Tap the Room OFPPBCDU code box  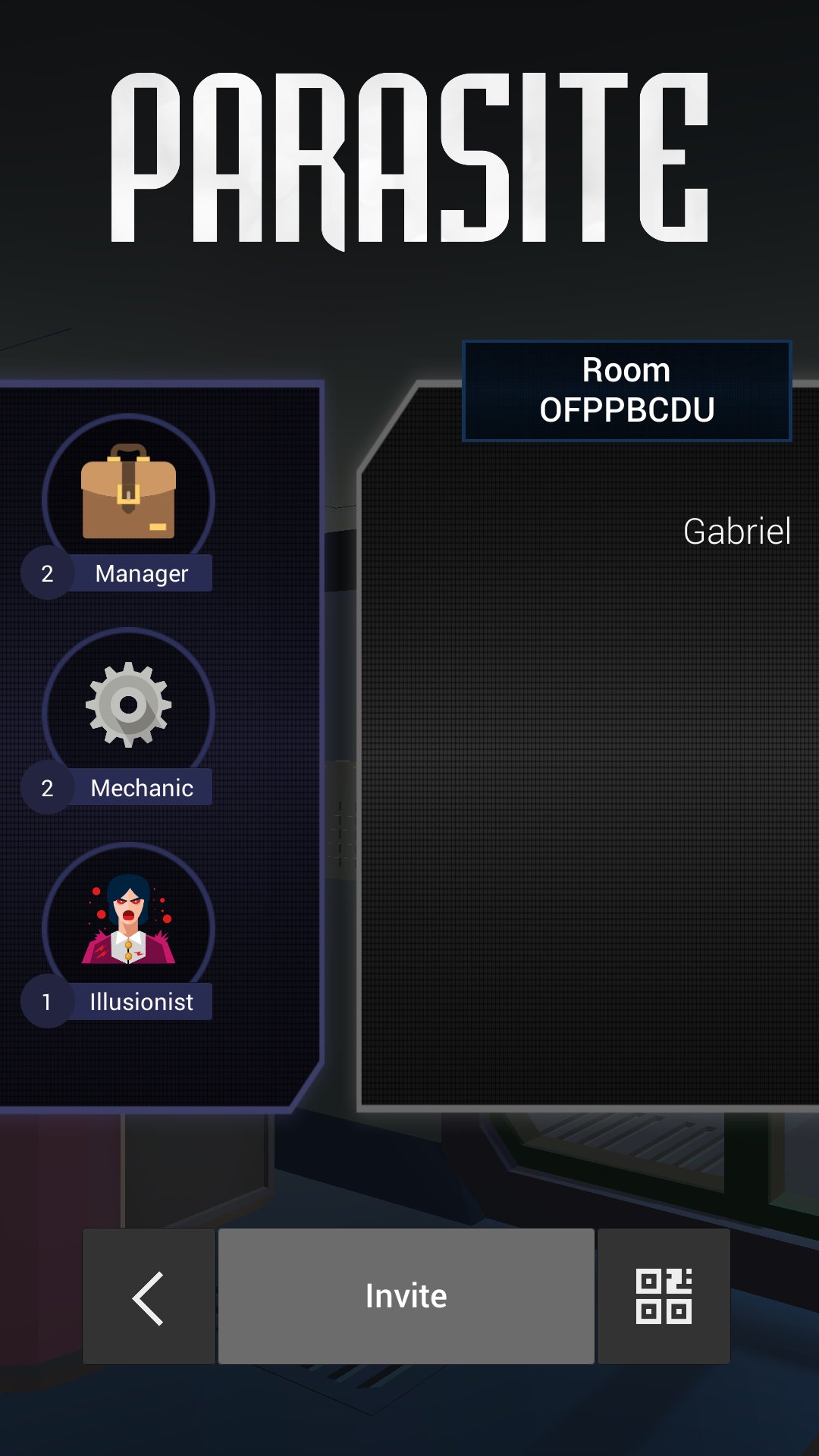pyautogui.click(x=626, y=391)
